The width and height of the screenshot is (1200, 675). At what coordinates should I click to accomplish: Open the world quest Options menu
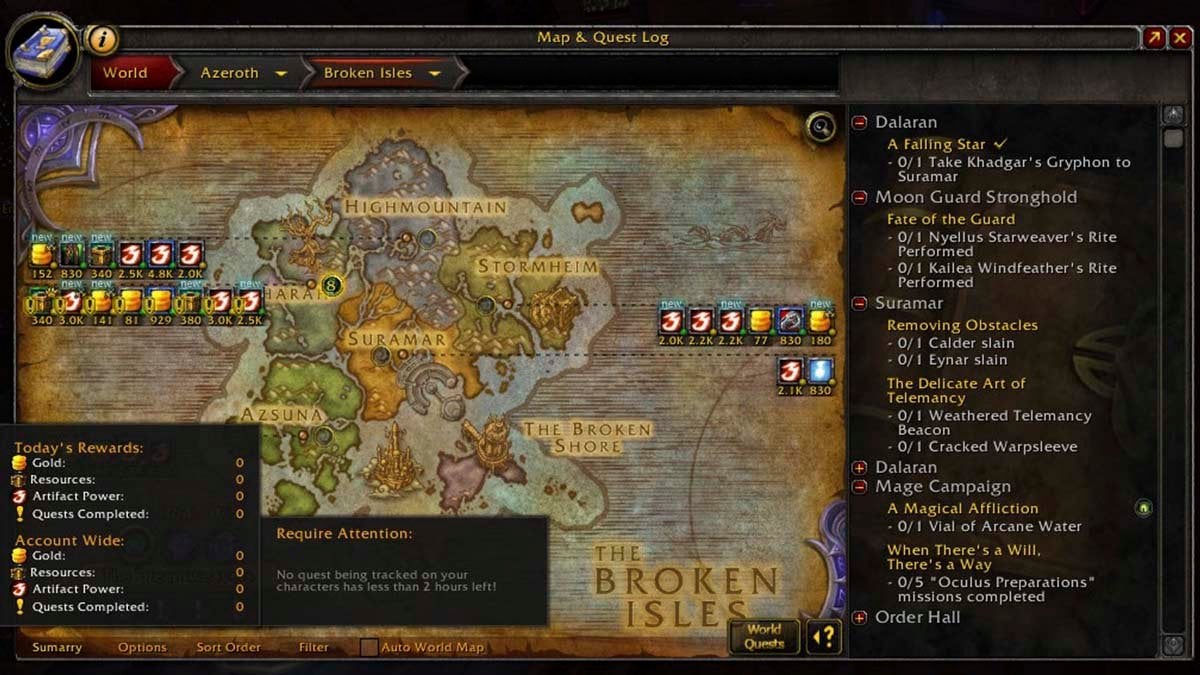(x=142, y=647)
